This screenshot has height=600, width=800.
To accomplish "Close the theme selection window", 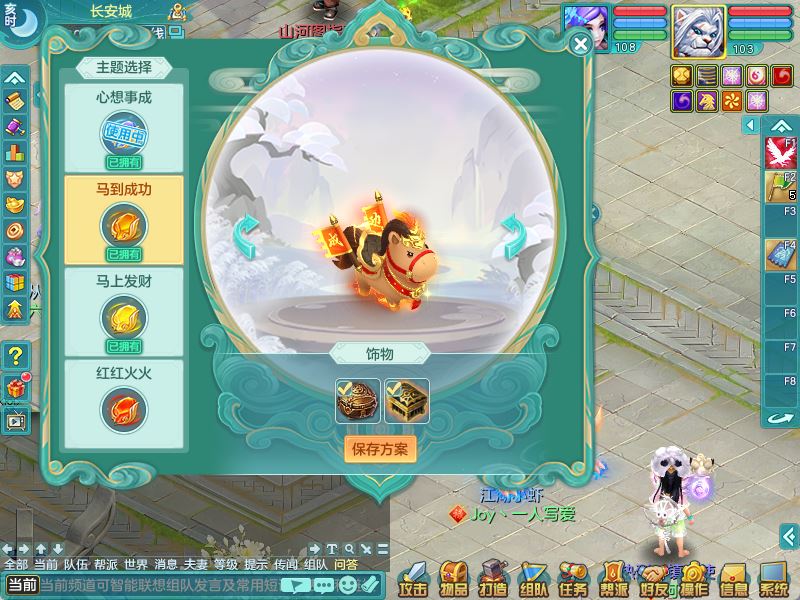I will click(580, 44).
